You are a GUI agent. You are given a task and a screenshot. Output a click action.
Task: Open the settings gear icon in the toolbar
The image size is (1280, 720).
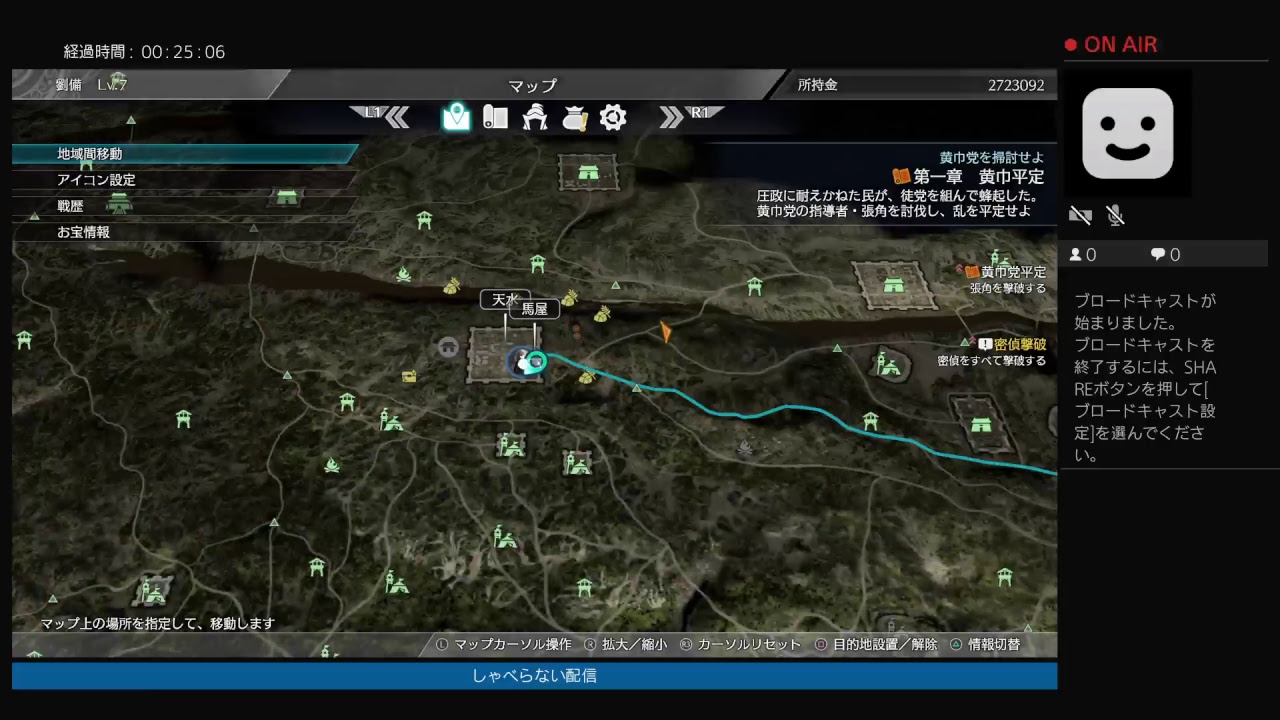point(613,117)
